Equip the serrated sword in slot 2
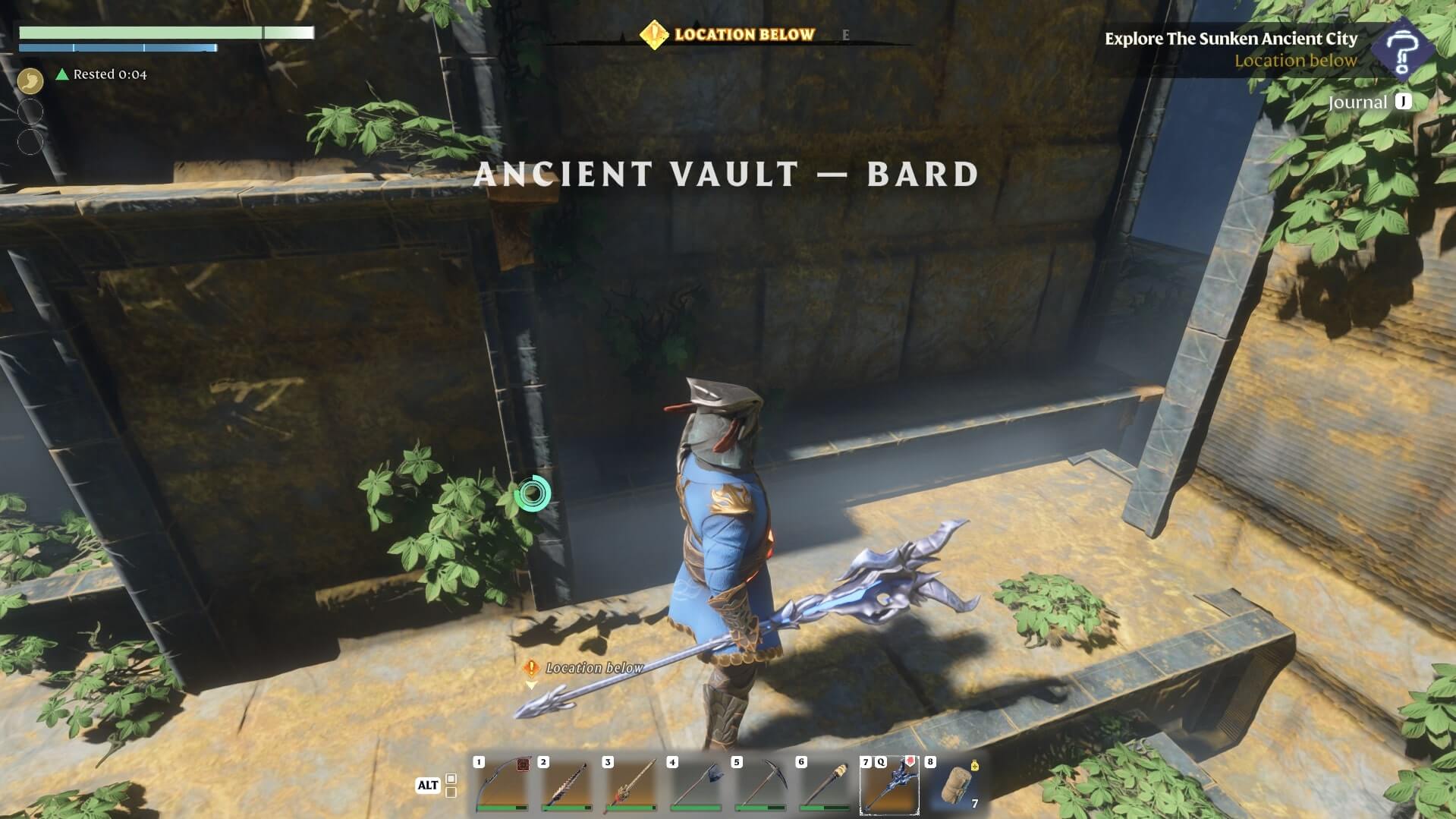 (566, 785)
